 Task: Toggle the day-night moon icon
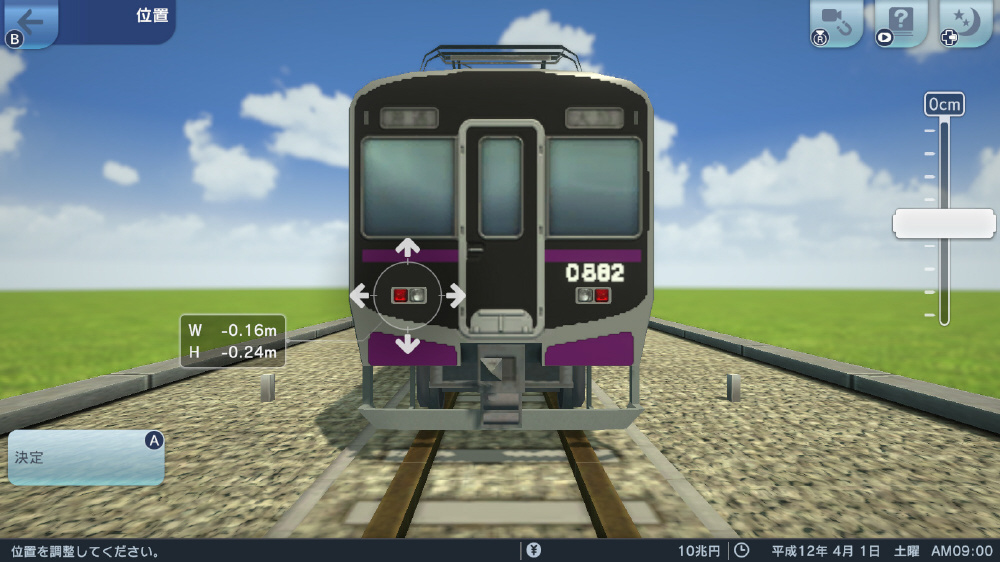[x=964, y=22]
